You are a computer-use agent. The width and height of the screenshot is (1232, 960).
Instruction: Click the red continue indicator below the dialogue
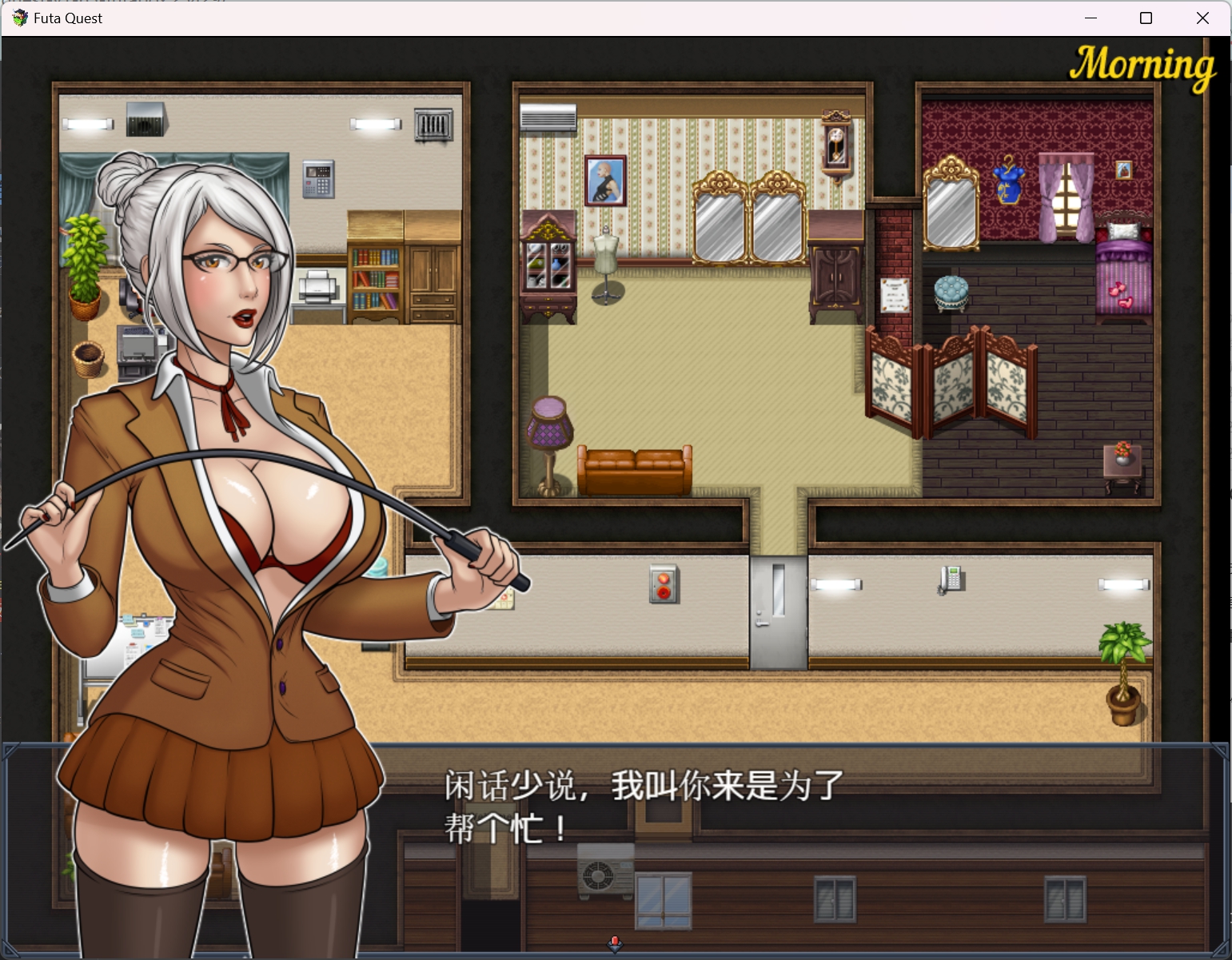click(x=614, y=945)
